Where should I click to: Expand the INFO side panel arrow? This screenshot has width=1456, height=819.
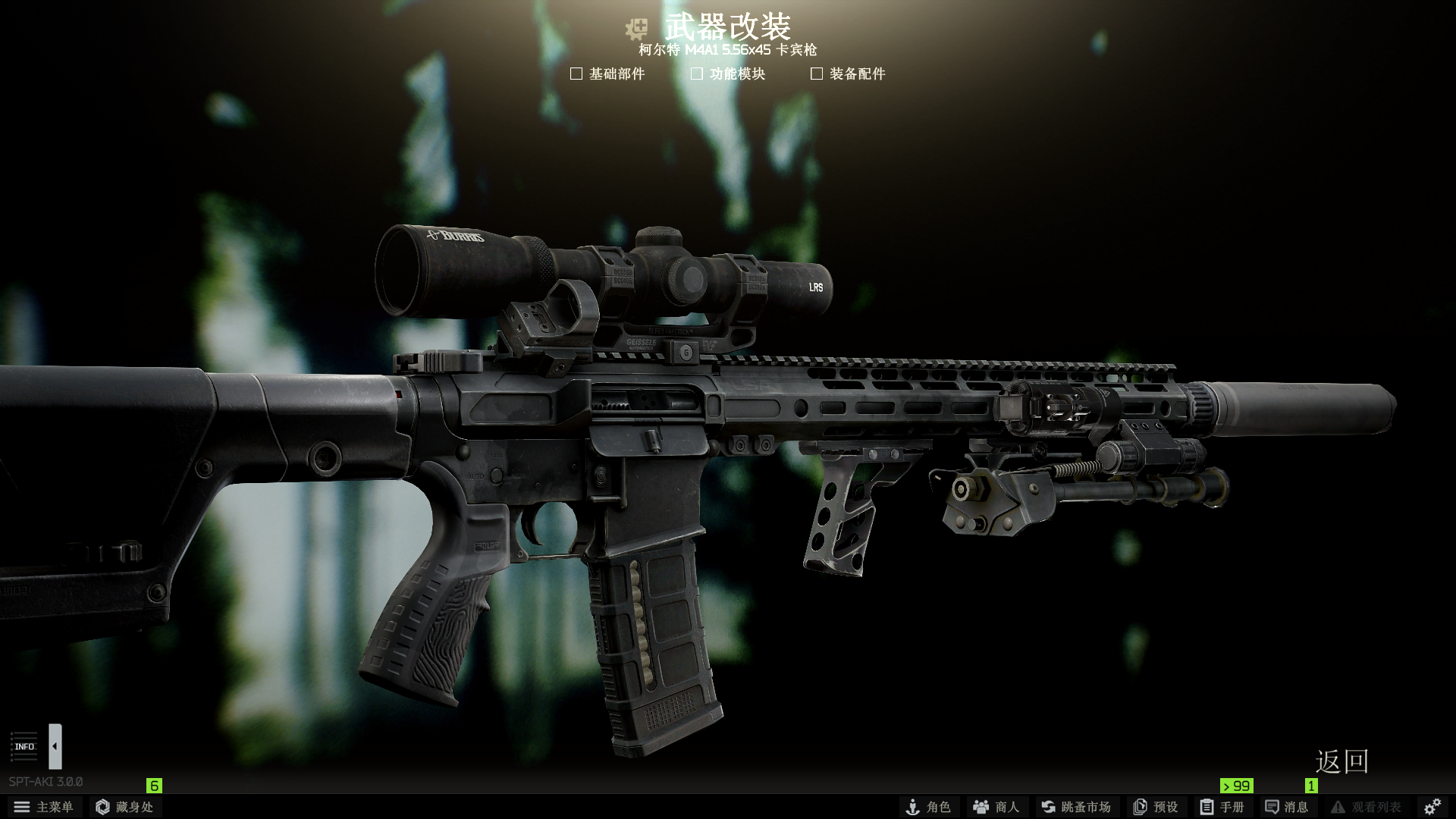55,746
